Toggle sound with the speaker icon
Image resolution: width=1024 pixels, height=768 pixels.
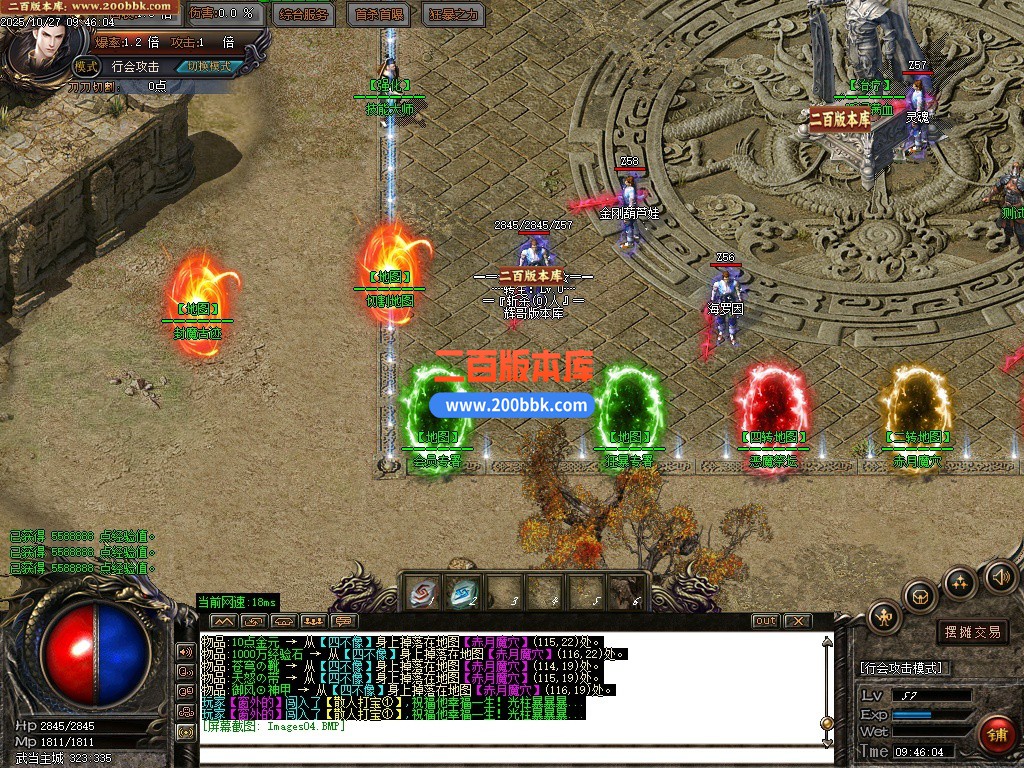[x=1000, y=576]
